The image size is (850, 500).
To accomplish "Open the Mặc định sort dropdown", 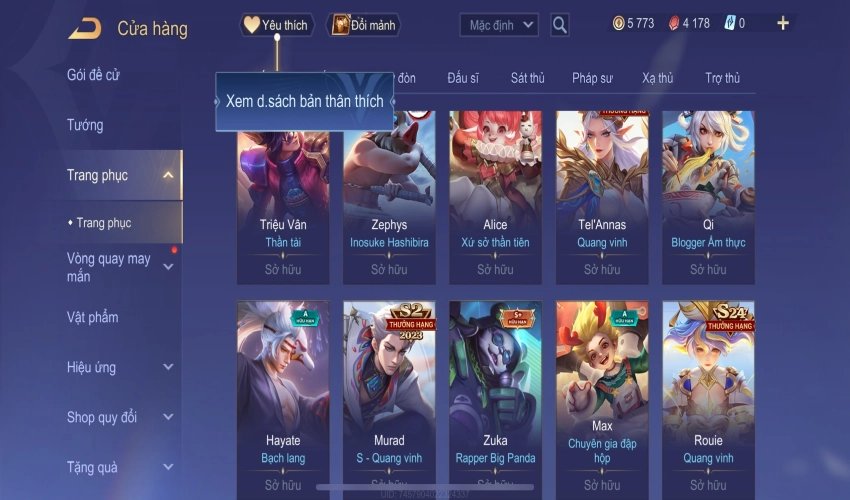I will [499, 24].
